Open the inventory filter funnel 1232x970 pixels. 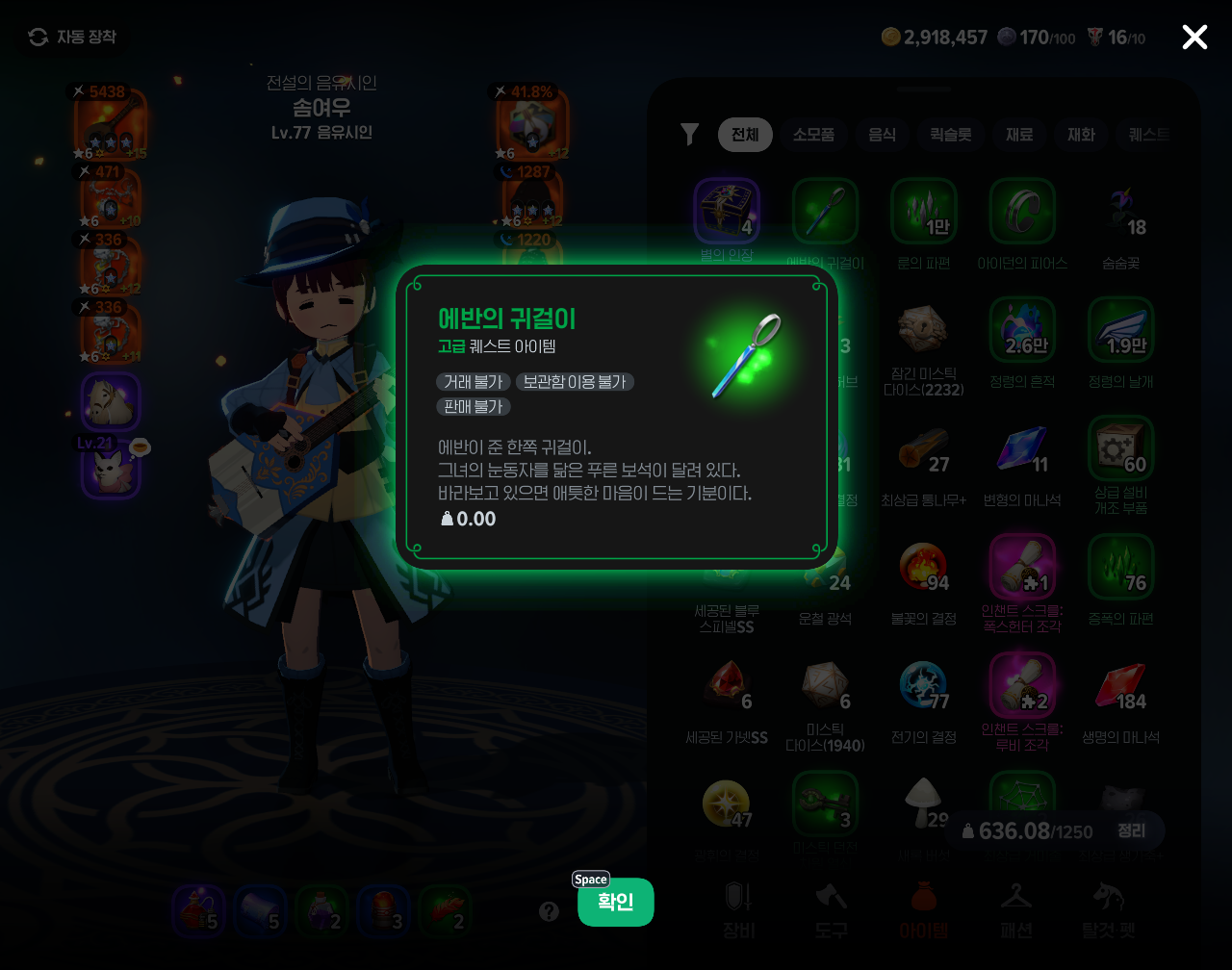pyautogui.click(x=689, y=135)
